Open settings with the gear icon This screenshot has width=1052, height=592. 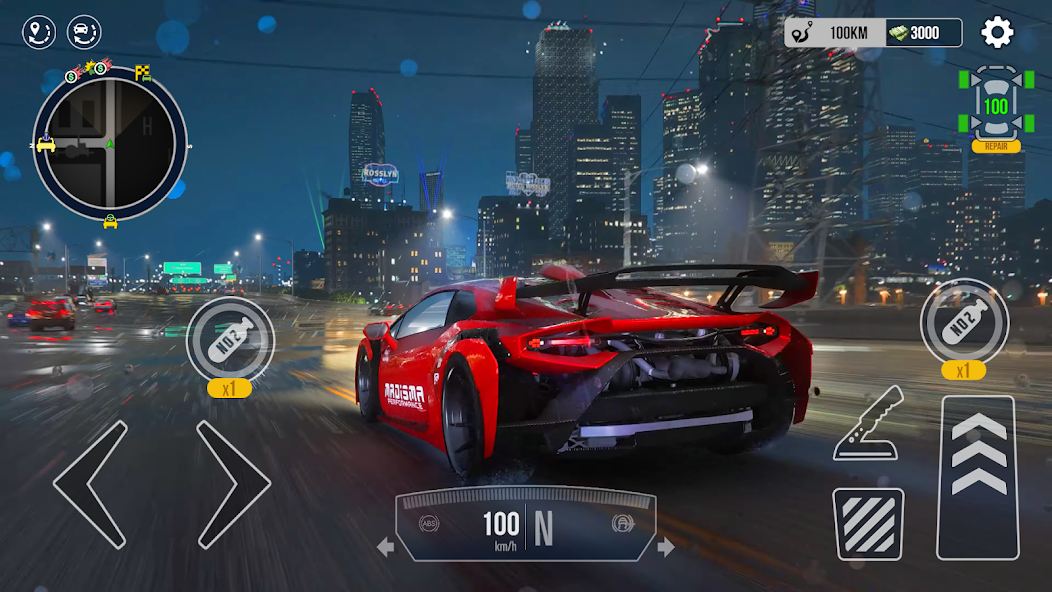pos(997,33)
